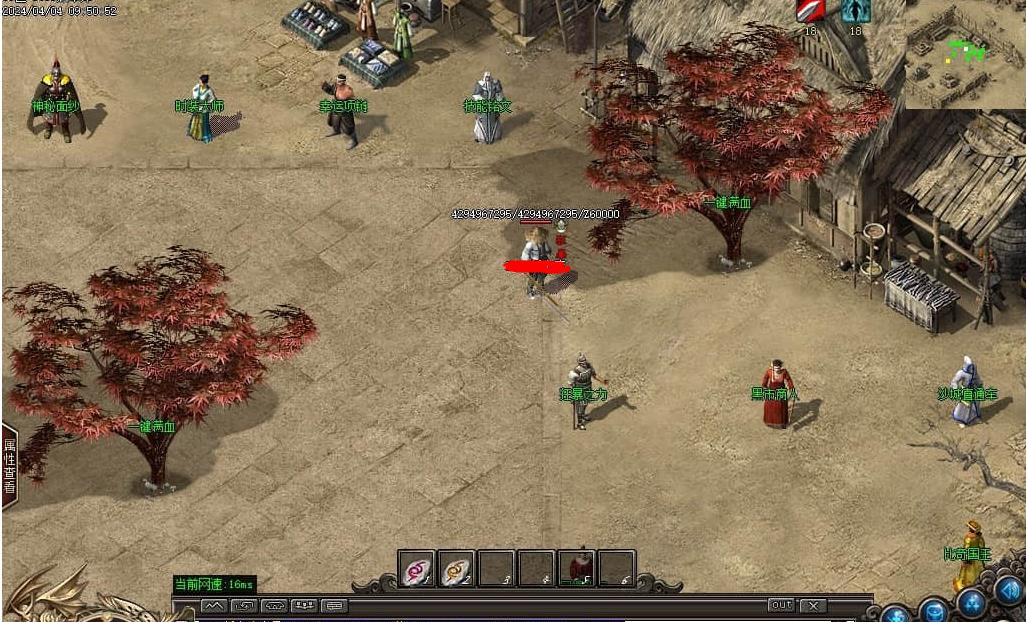The width and height of the screenshot is (1027, 622).
Task: Click the speaker icon orb button
Action: 1009,593
